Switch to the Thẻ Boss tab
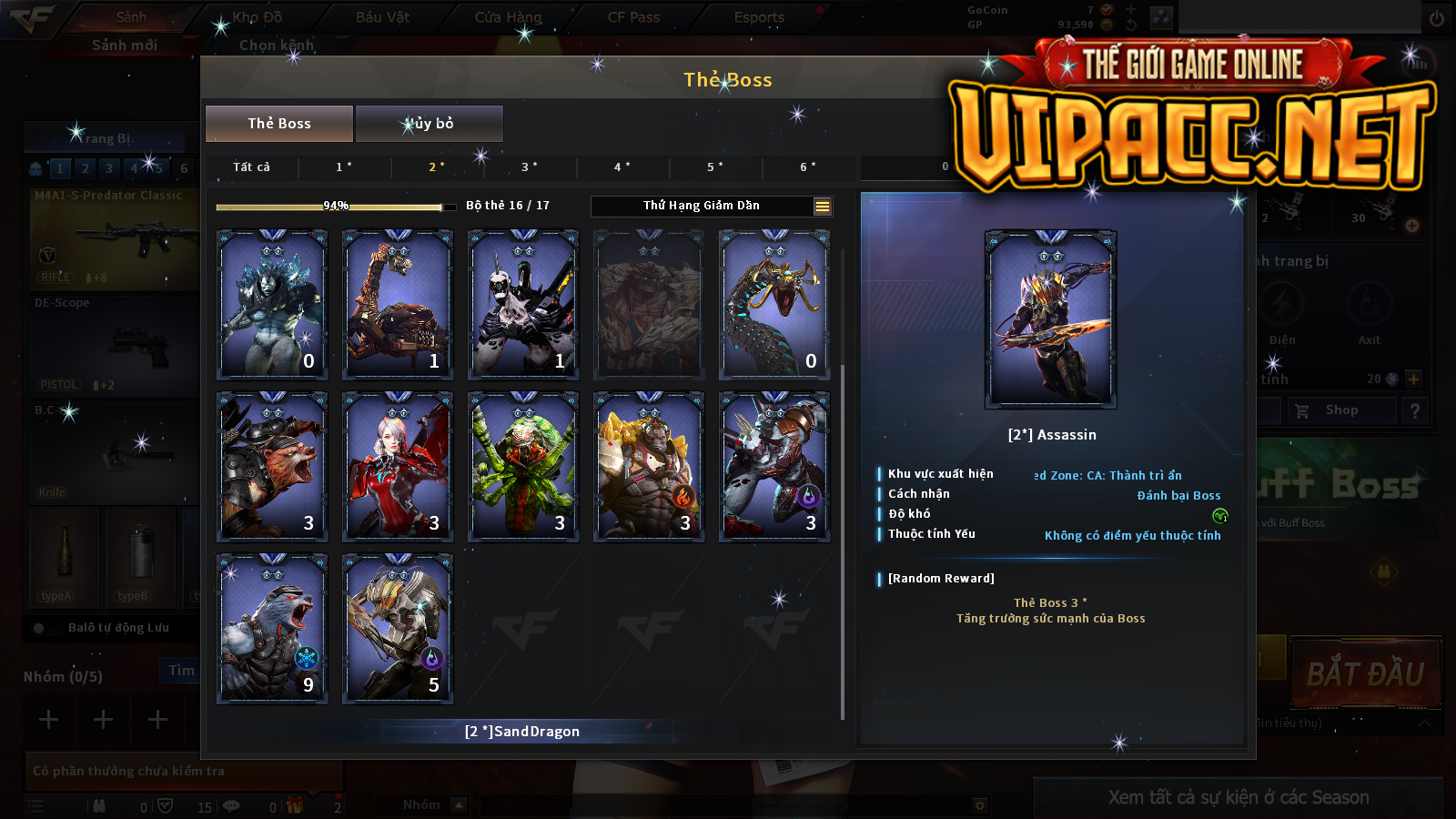 click(278, 124)
